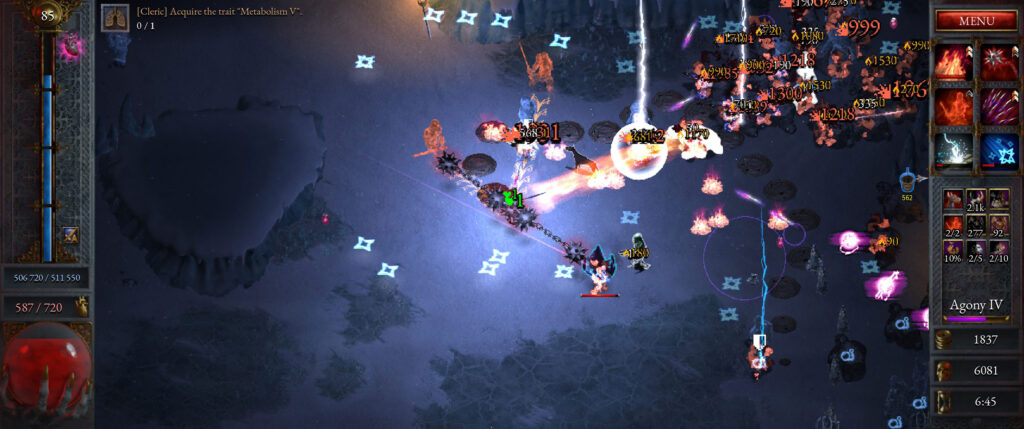
Task: Select the purple claw slash ability
Action: click(x=998, y=105)
